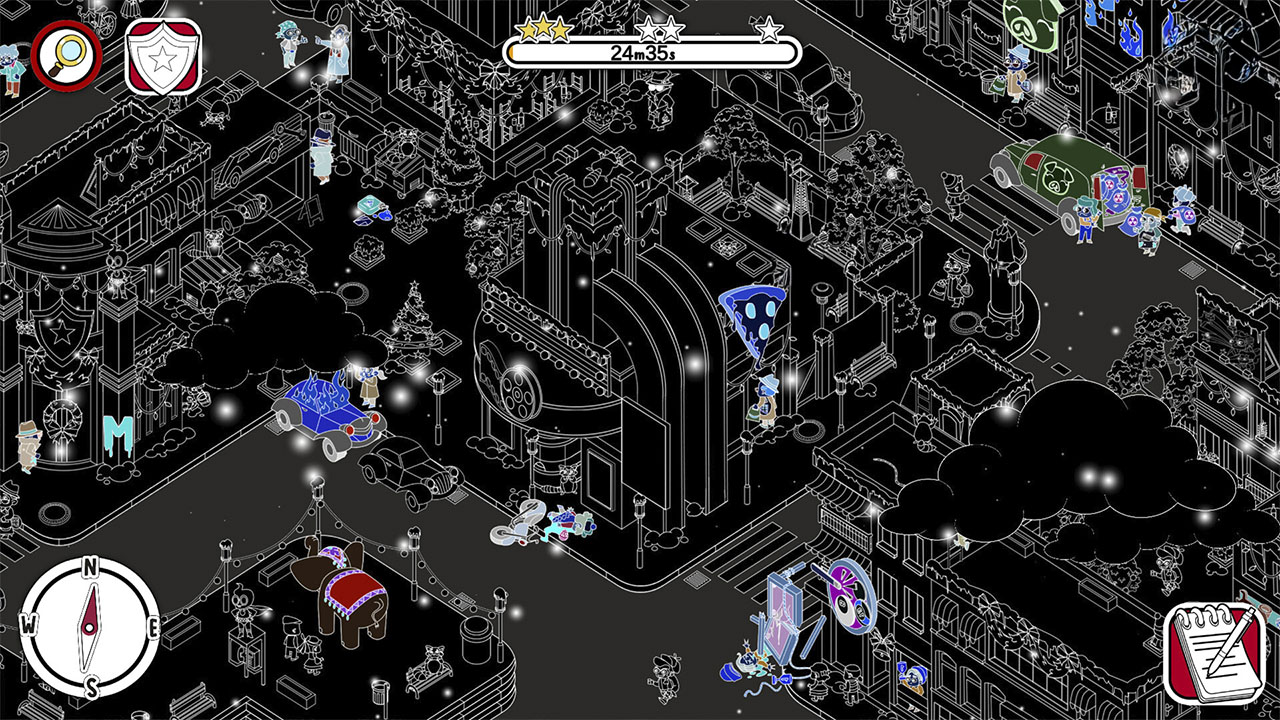This screenshot has height=720, width=1280.
Task: Click the blue pizza slice on the theater
Action: point(753,318)
